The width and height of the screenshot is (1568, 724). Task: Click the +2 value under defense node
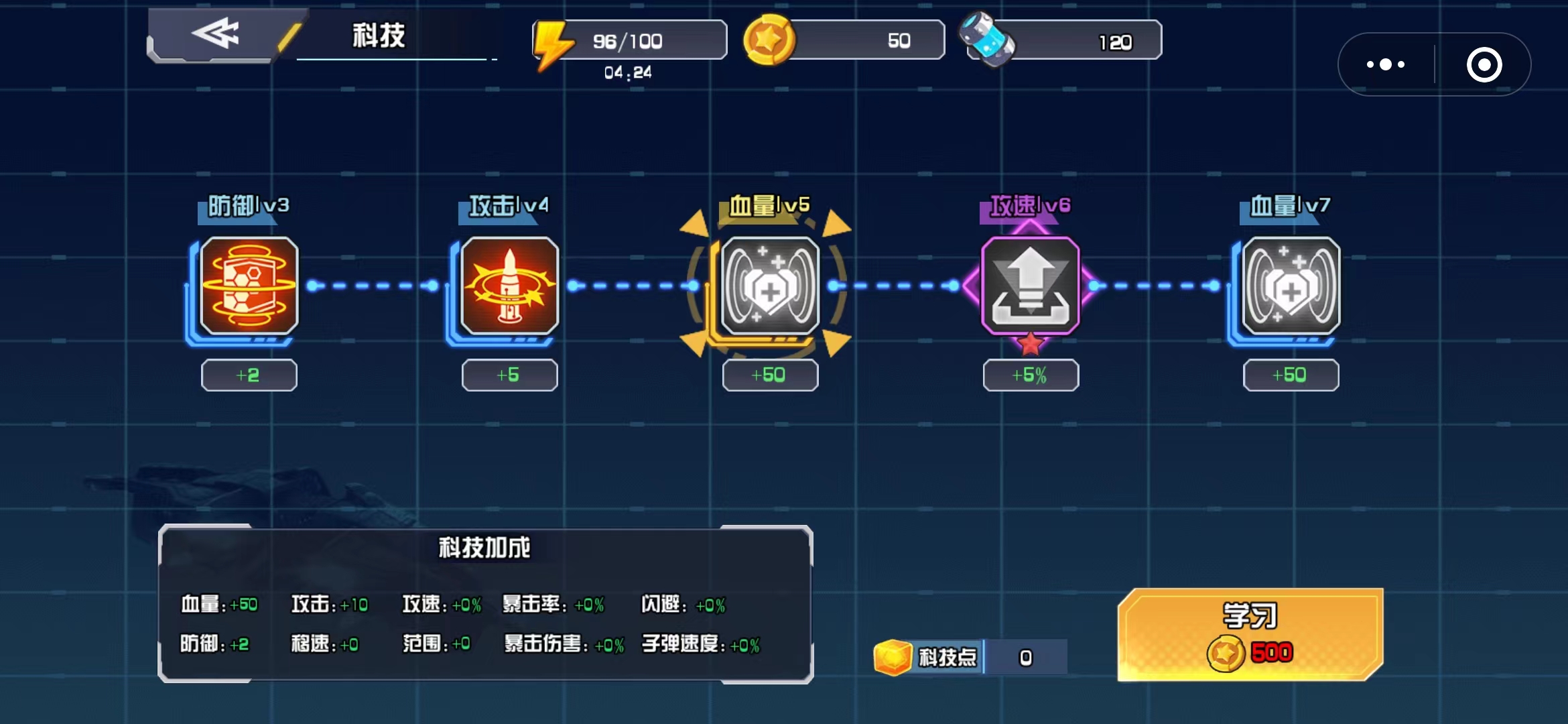point(248,375)
